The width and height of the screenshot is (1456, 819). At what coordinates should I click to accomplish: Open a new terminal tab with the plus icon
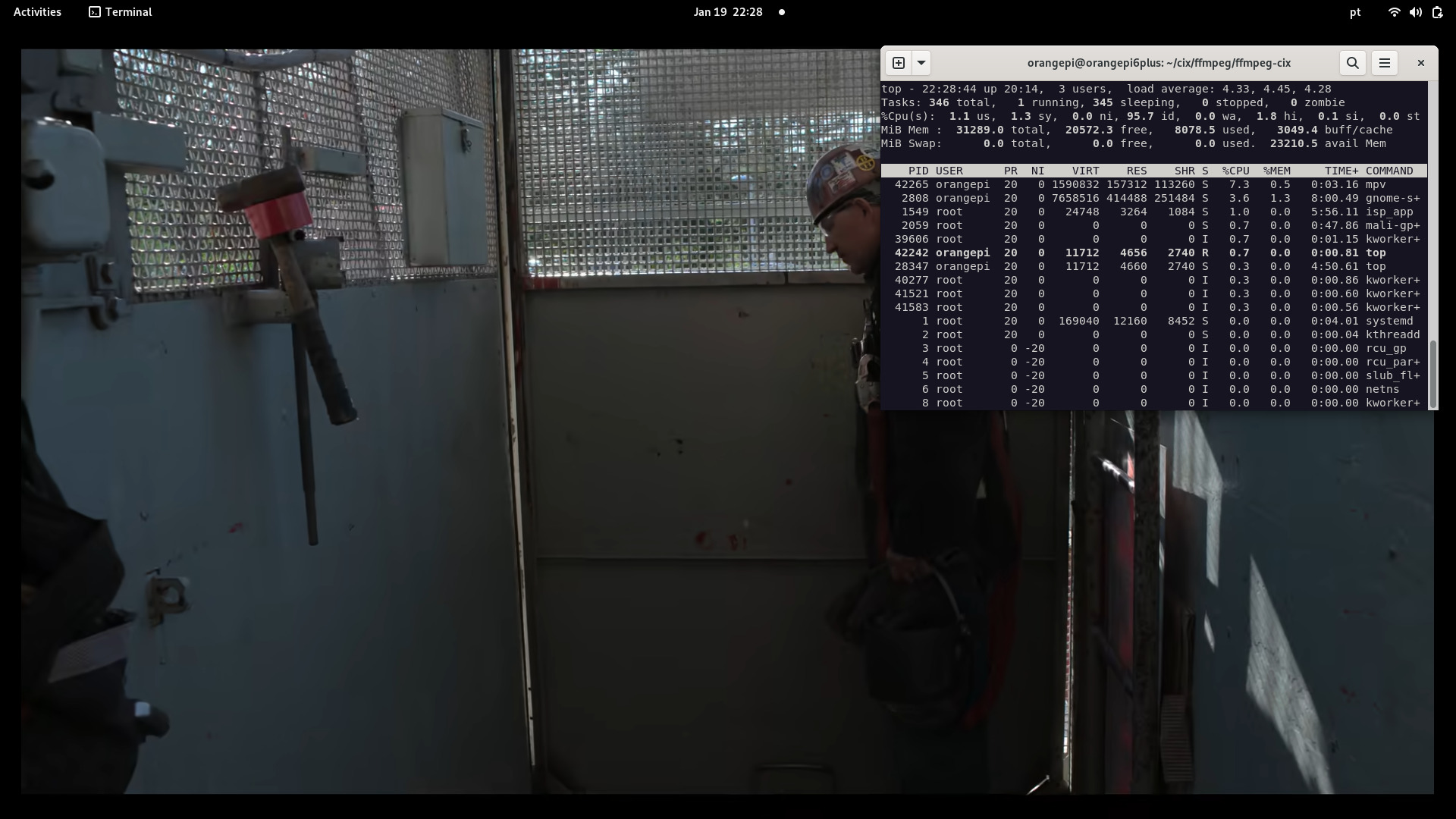899,63
